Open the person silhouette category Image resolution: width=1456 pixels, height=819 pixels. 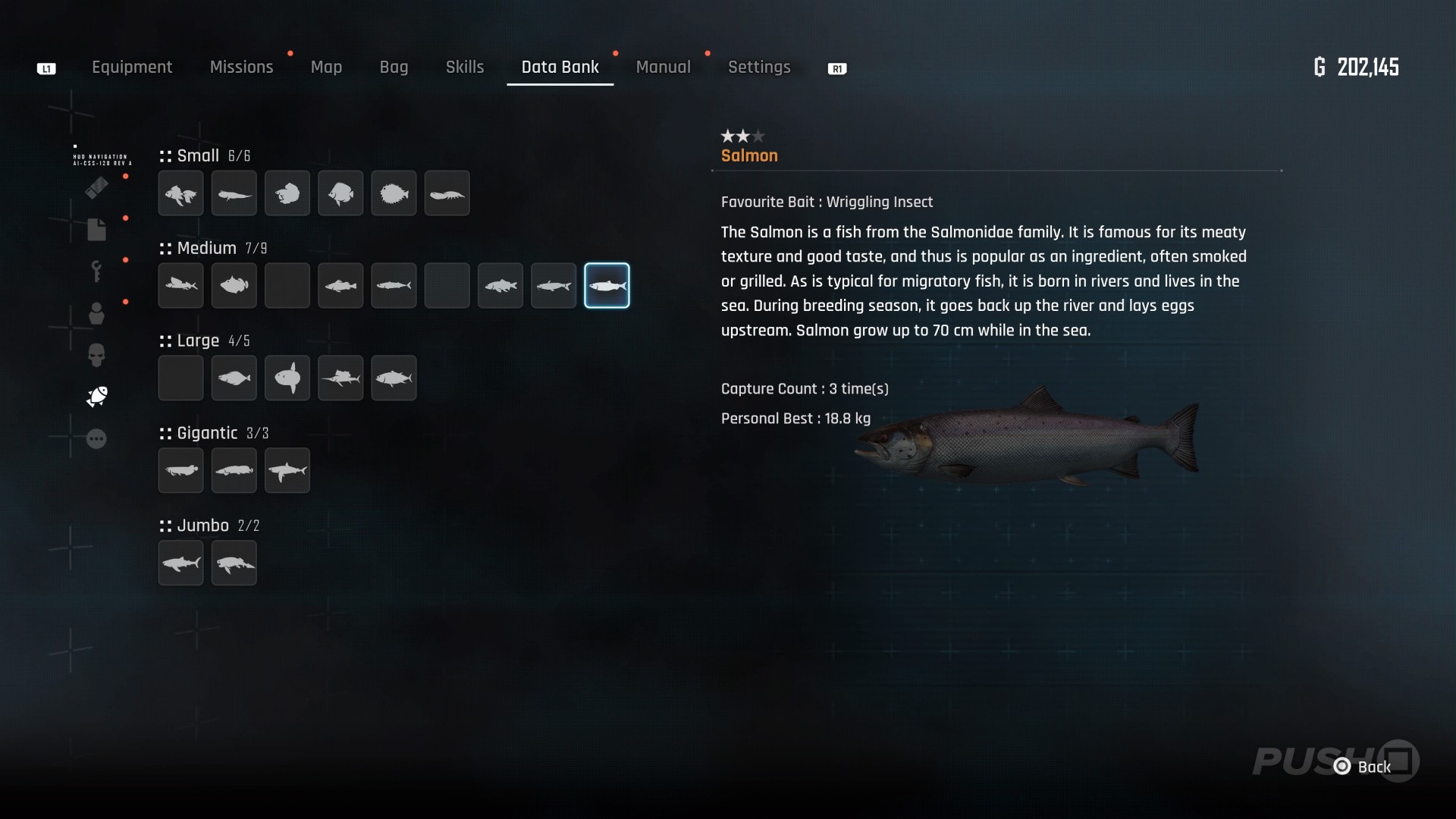click(96, 313)
